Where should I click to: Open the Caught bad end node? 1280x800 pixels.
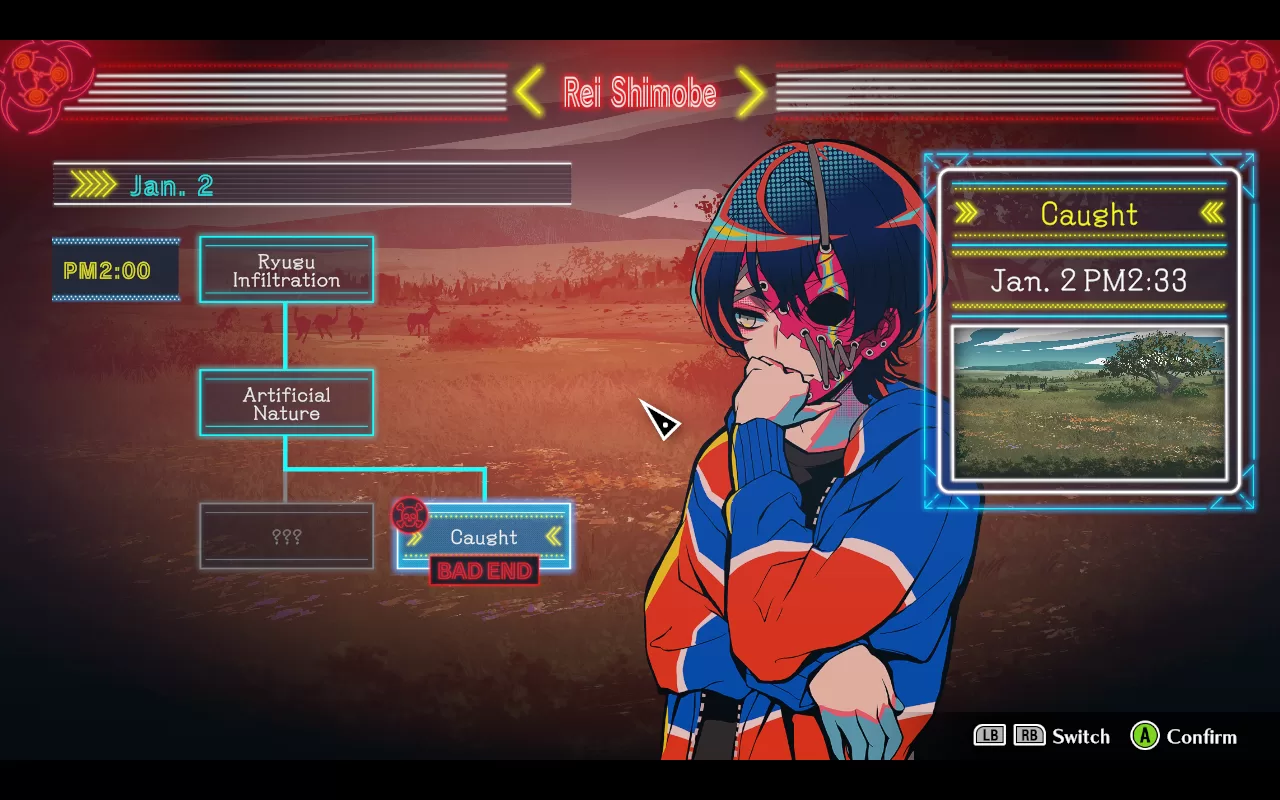pyautogui.click(x=484, y=537)
